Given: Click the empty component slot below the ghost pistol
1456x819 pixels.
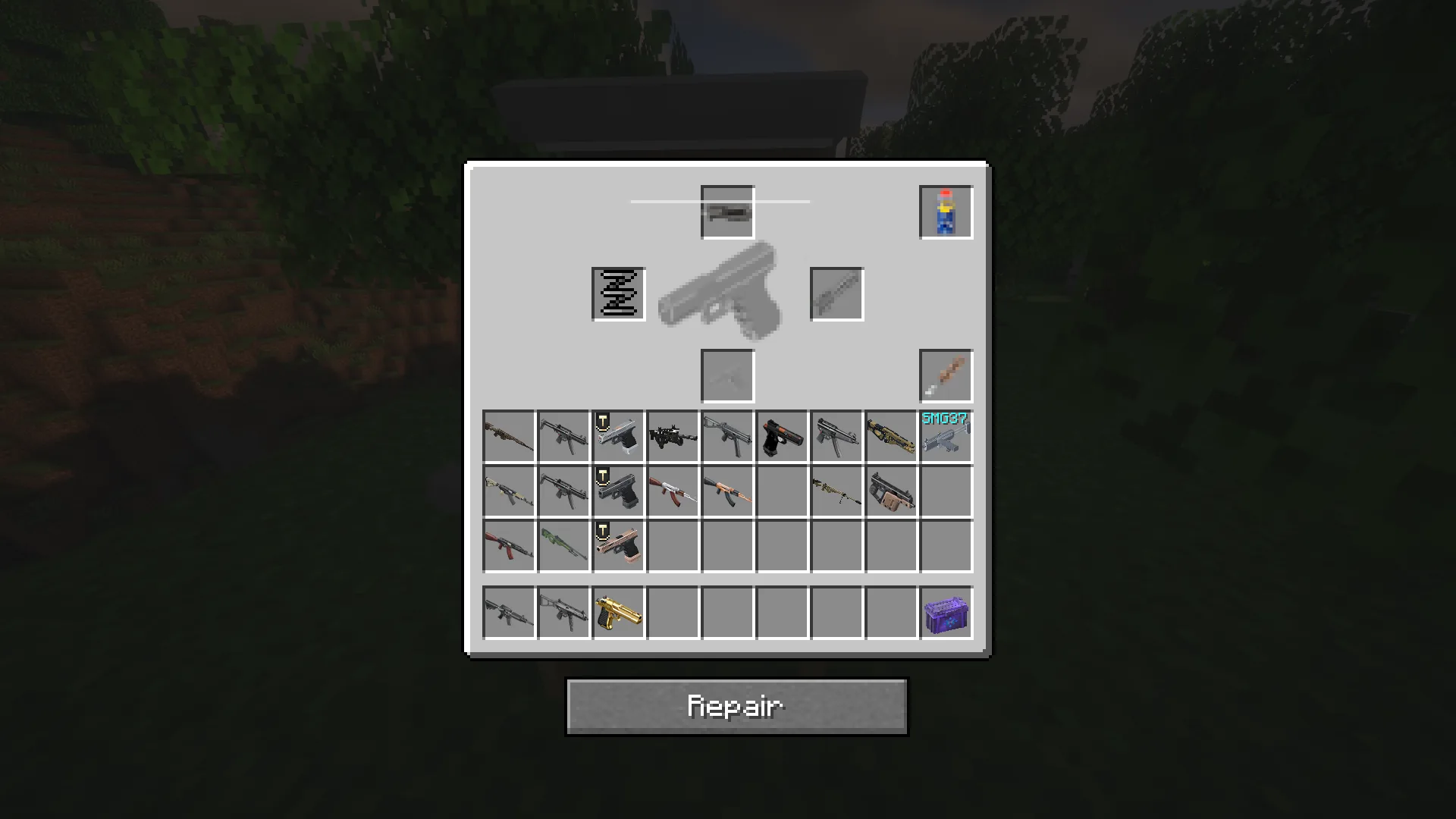Looking at the screenshot, I should [727, 375].
